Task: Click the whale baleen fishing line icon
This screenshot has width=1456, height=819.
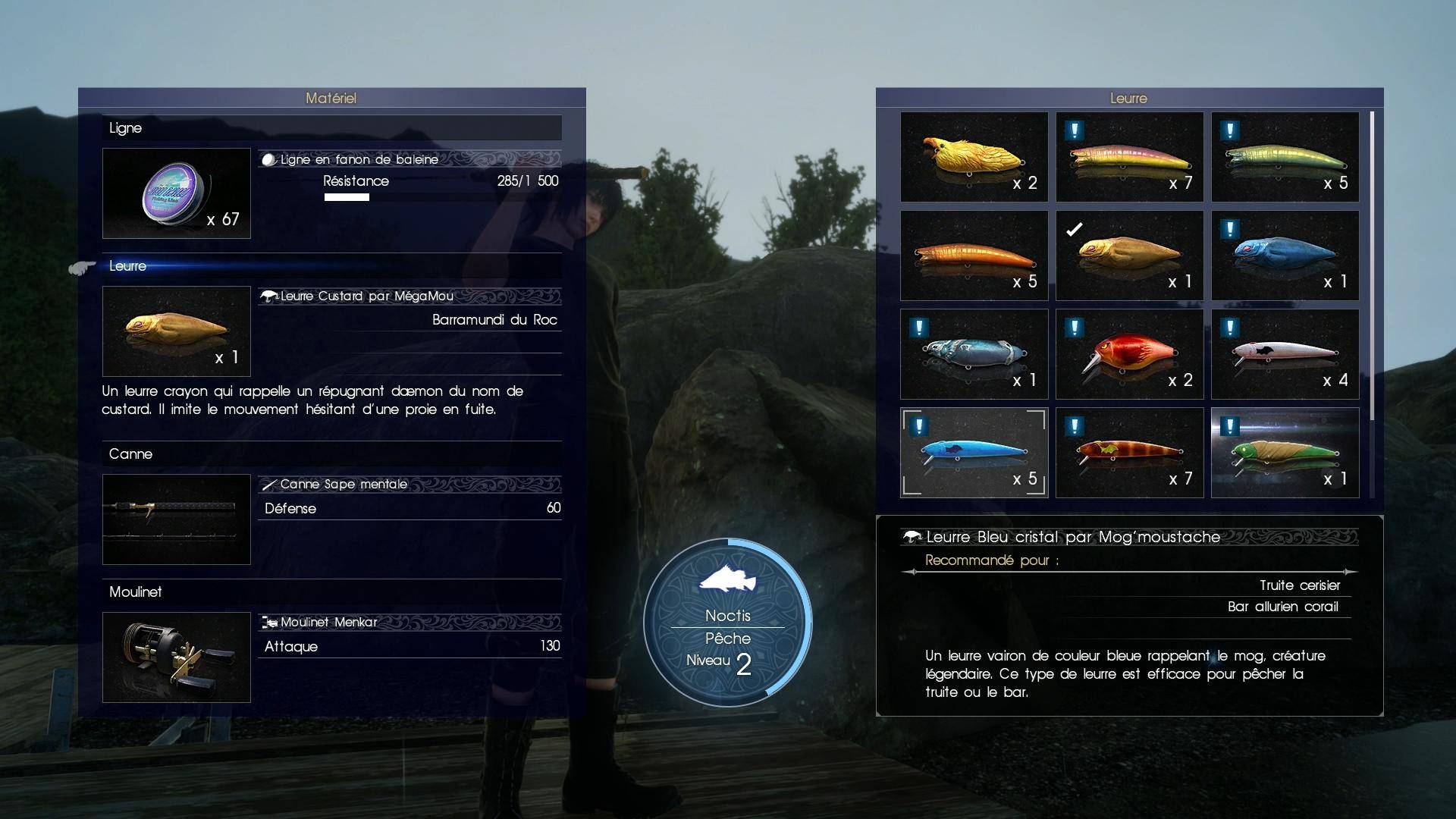Action: tap(177, 193)
